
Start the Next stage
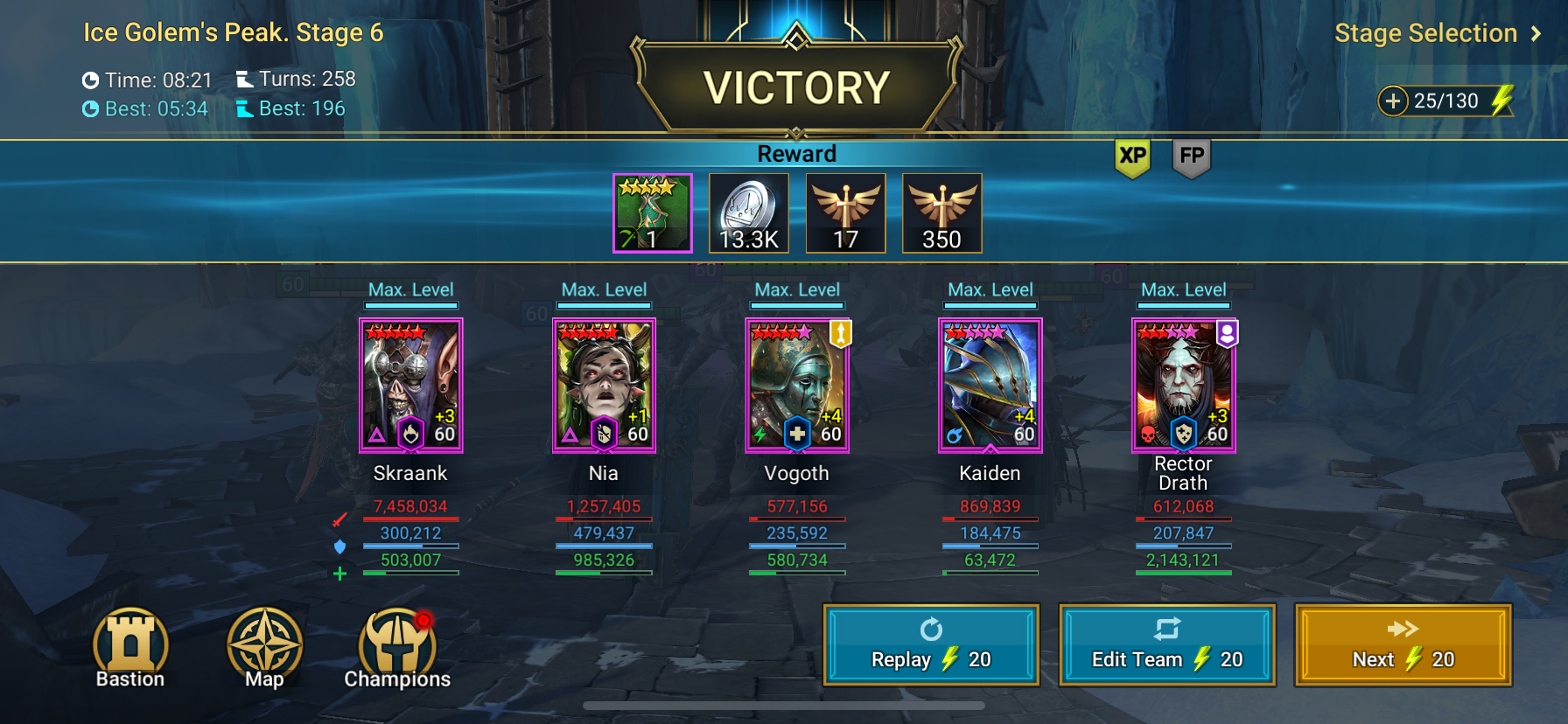click(1403, 644)
